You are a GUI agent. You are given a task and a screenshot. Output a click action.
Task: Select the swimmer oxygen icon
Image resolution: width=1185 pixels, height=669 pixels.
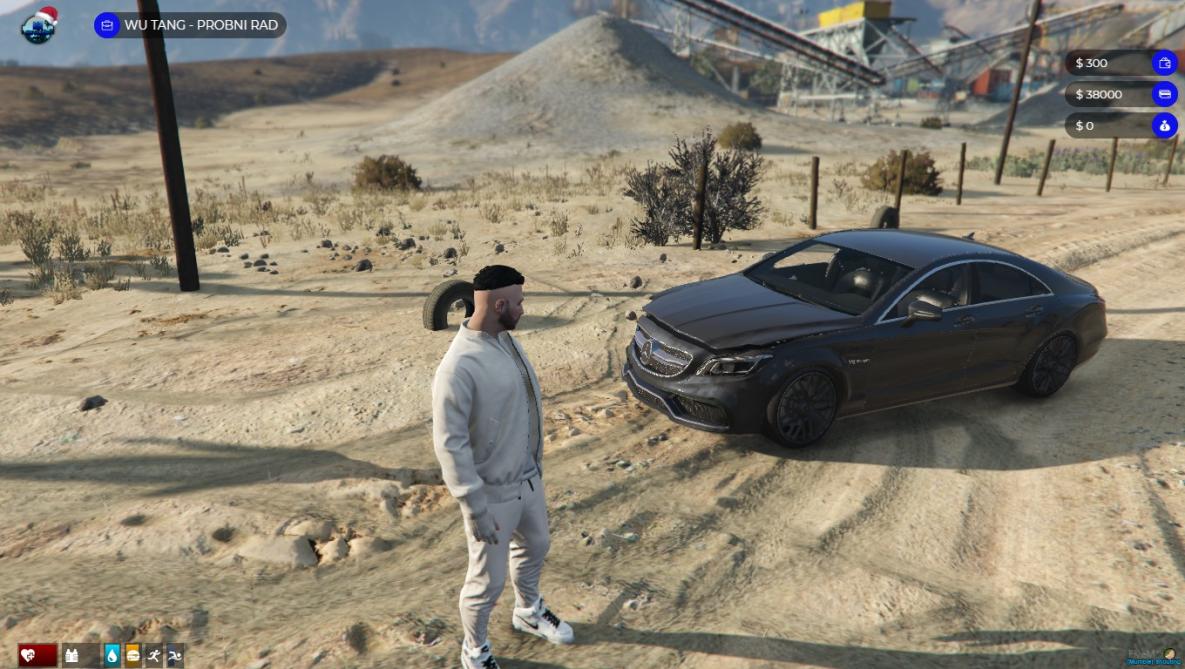click(x=175, y=656)
